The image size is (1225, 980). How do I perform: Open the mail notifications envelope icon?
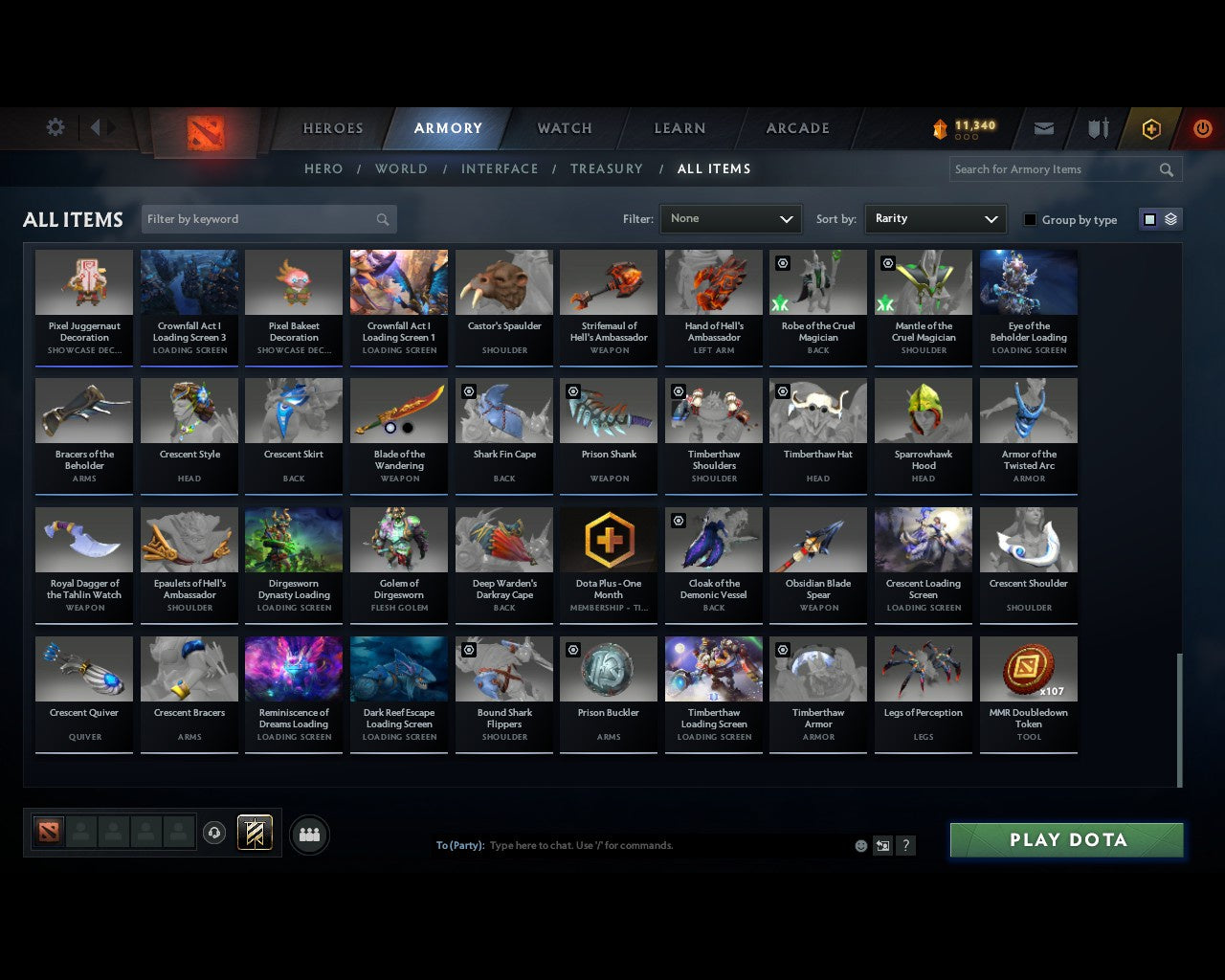[x=1043, y=128]
